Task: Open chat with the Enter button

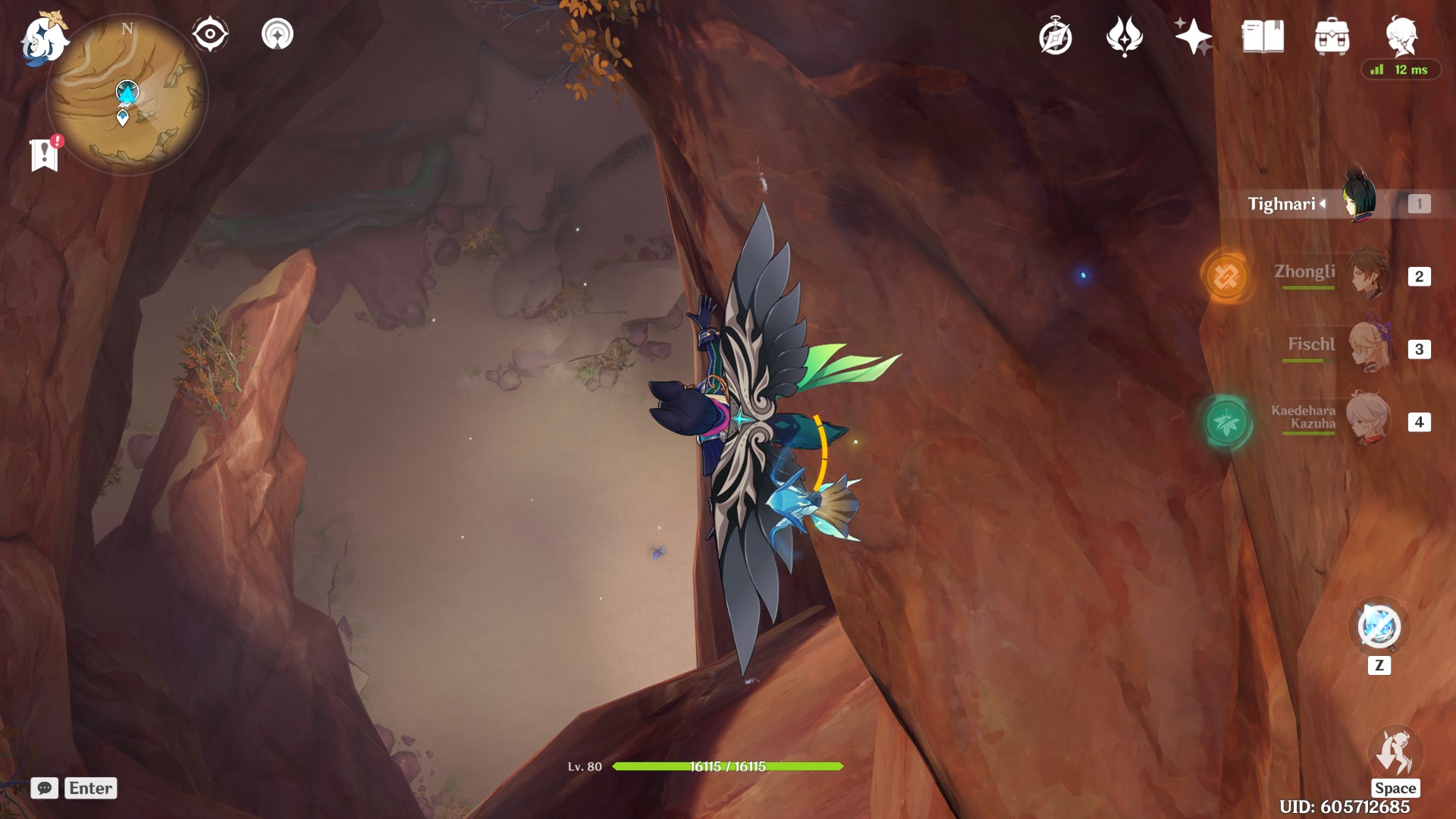Action: point(90,788)
